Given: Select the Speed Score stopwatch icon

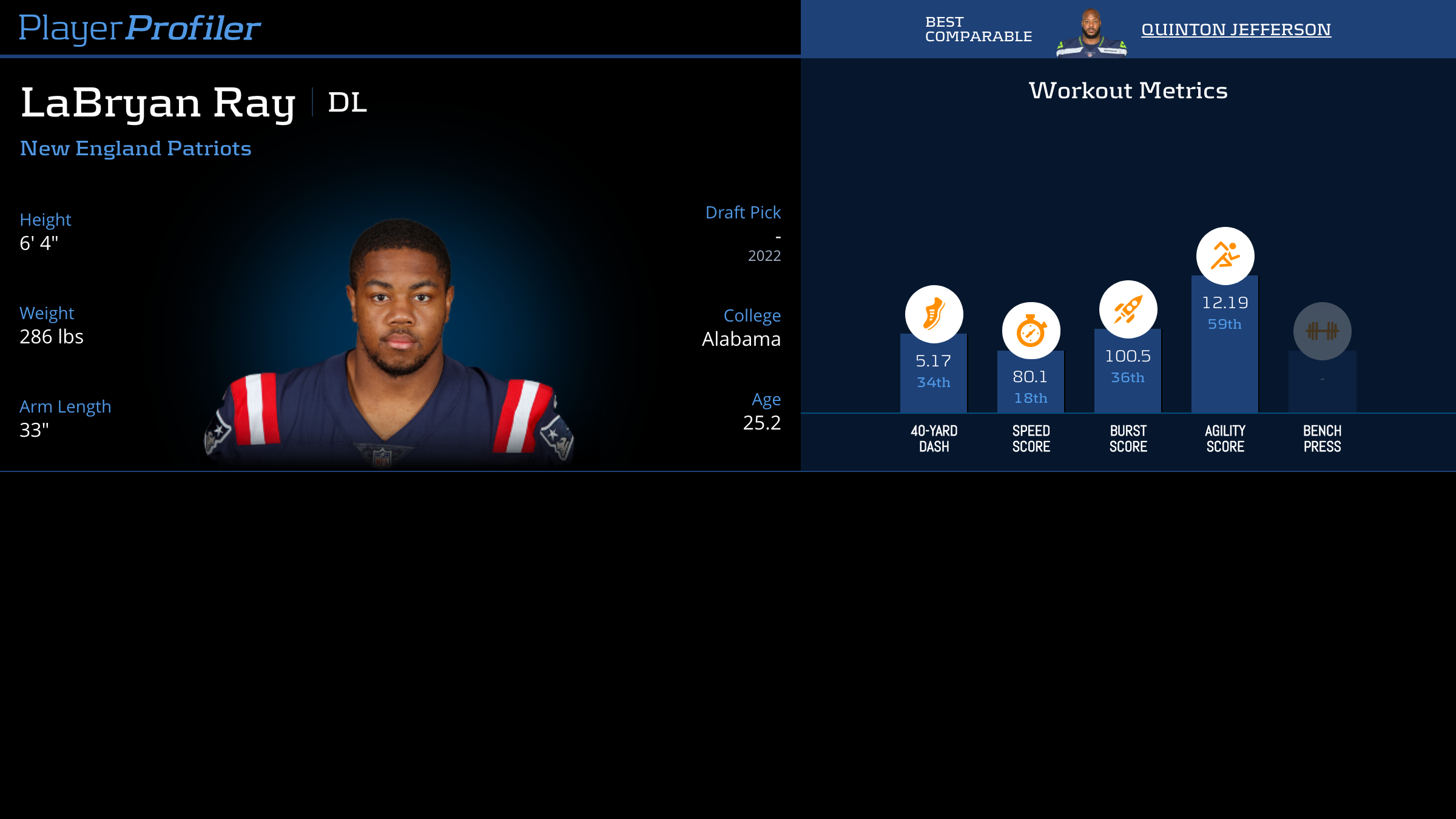Looking at the screenshot, I should click(x=1031, y=331).
